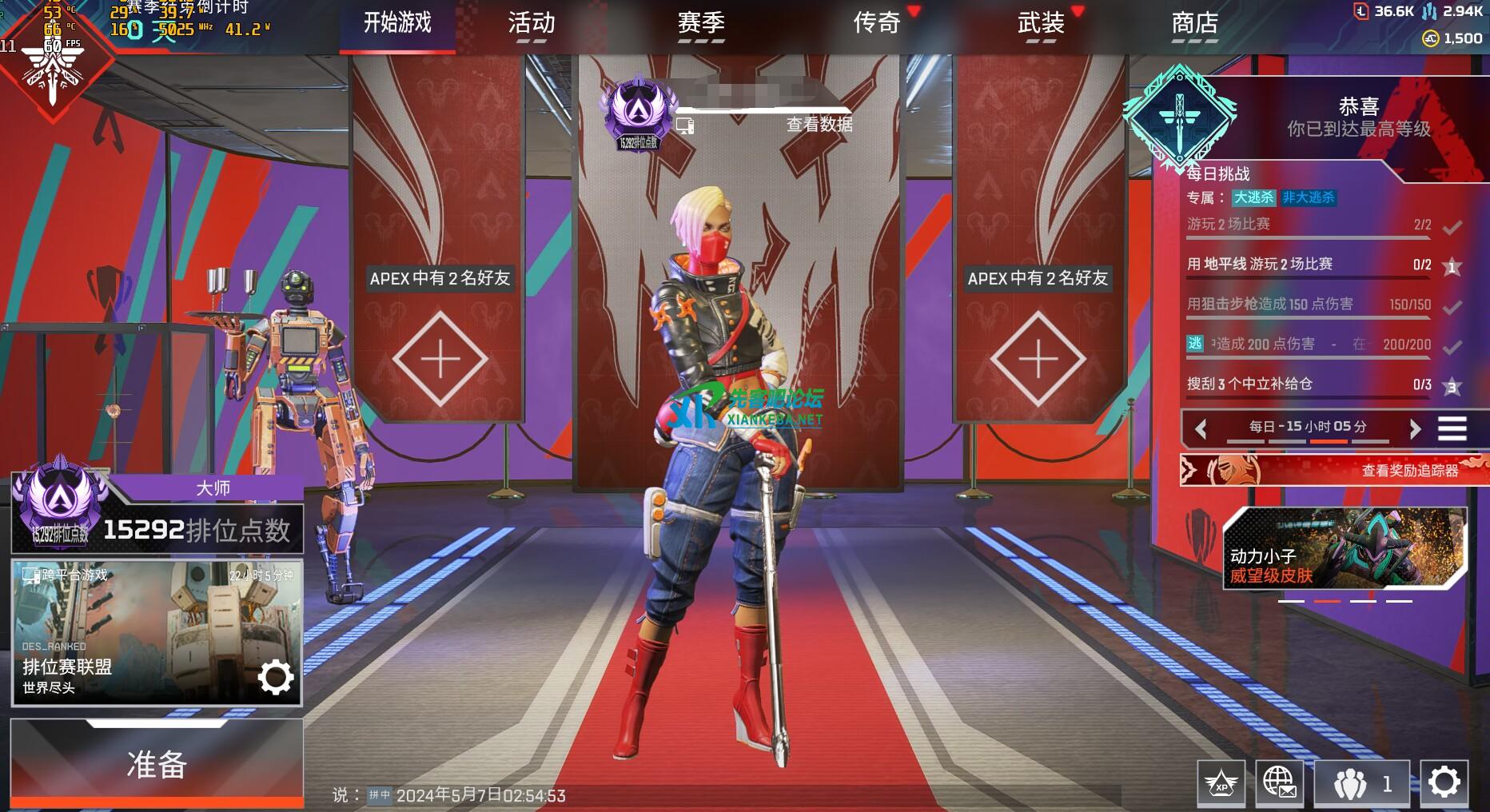Open the 活动 tab
Viewport: 1490px width, 812px height.
[x=531, y=23]
